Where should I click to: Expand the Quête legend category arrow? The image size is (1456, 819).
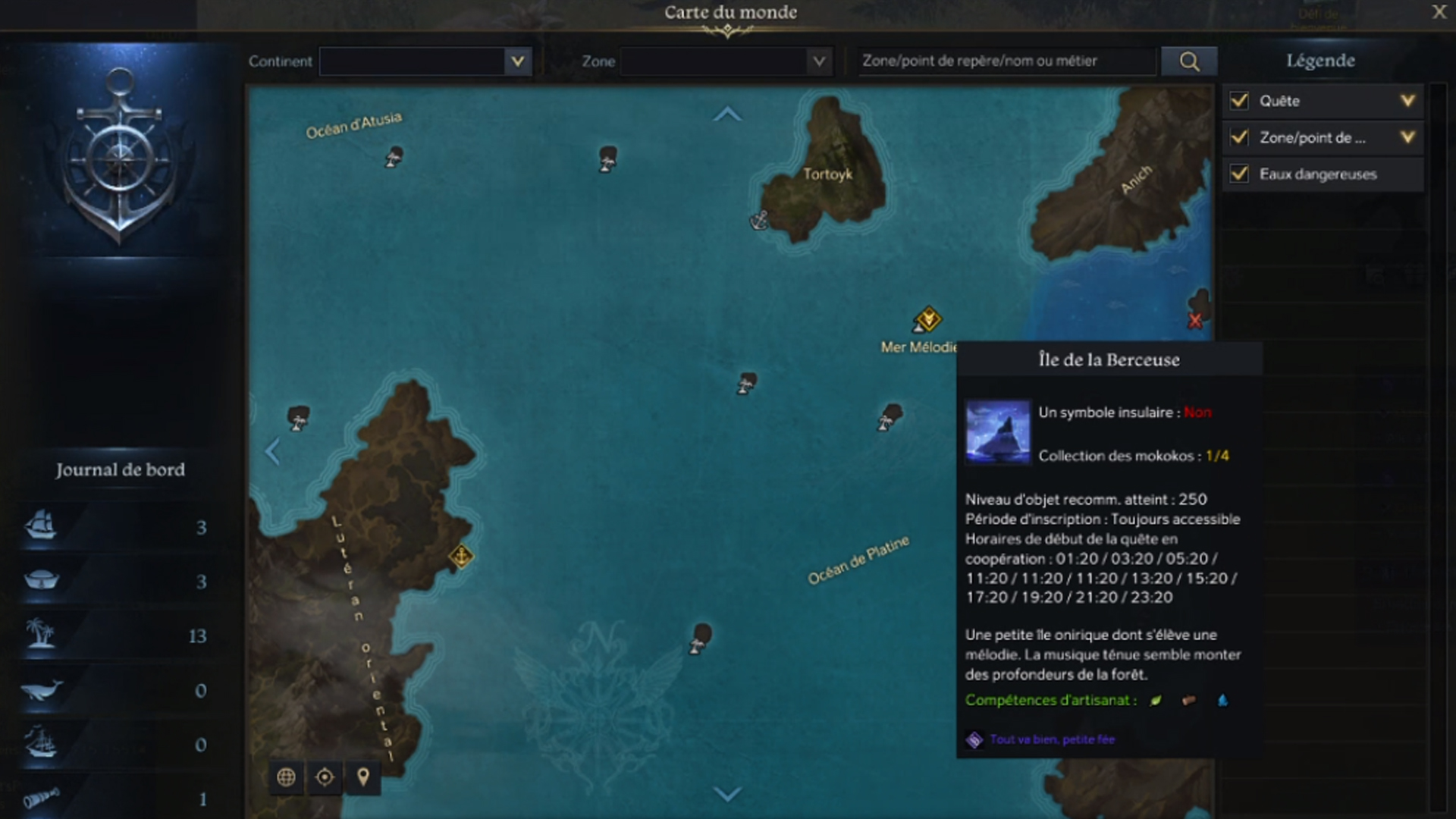(1407, 101)
